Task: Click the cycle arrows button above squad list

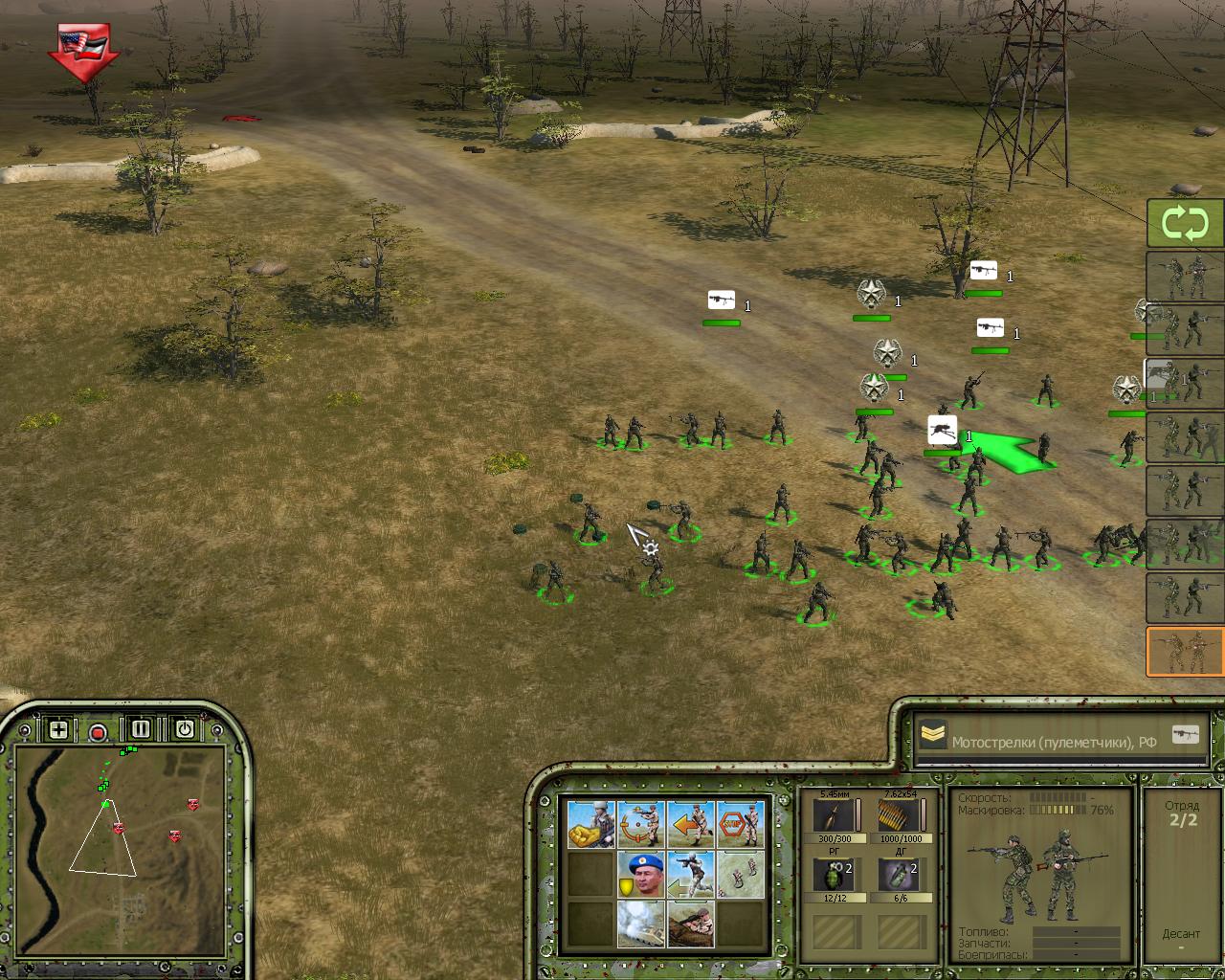Action: [1185, 224]
